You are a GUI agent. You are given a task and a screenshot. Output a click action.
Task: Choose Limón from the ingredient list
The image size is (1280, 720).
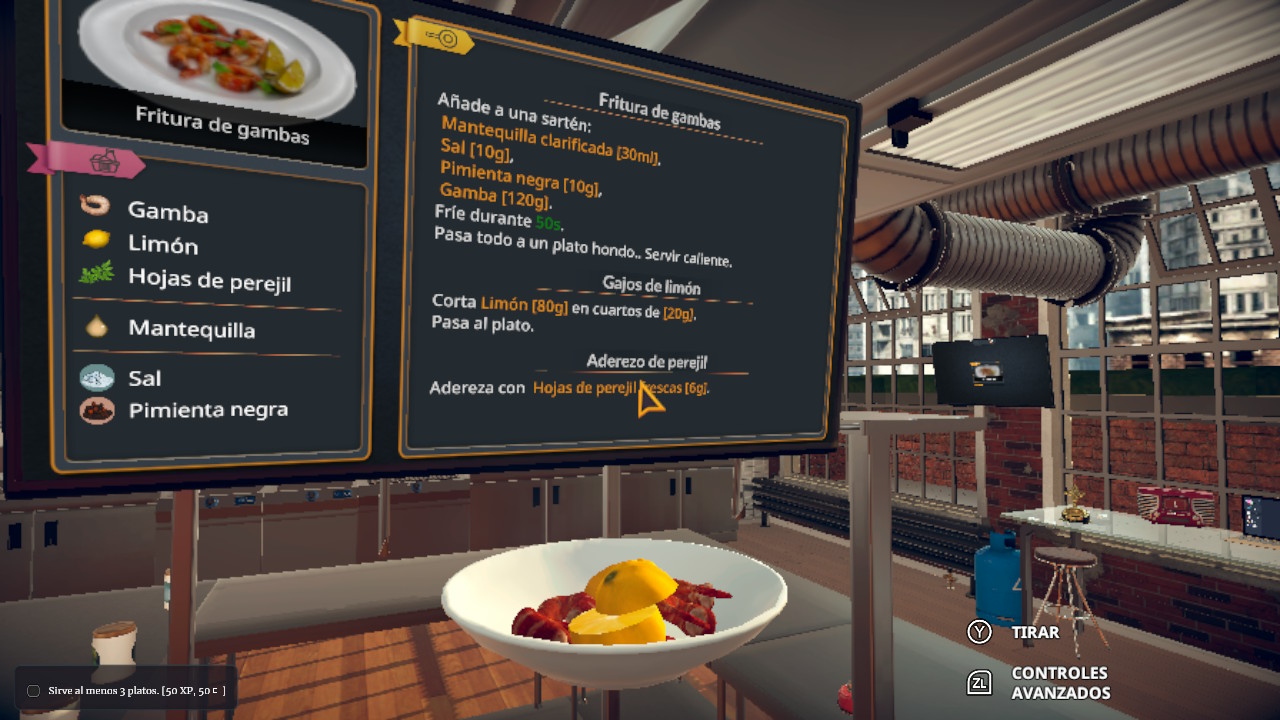coord(162,243)
